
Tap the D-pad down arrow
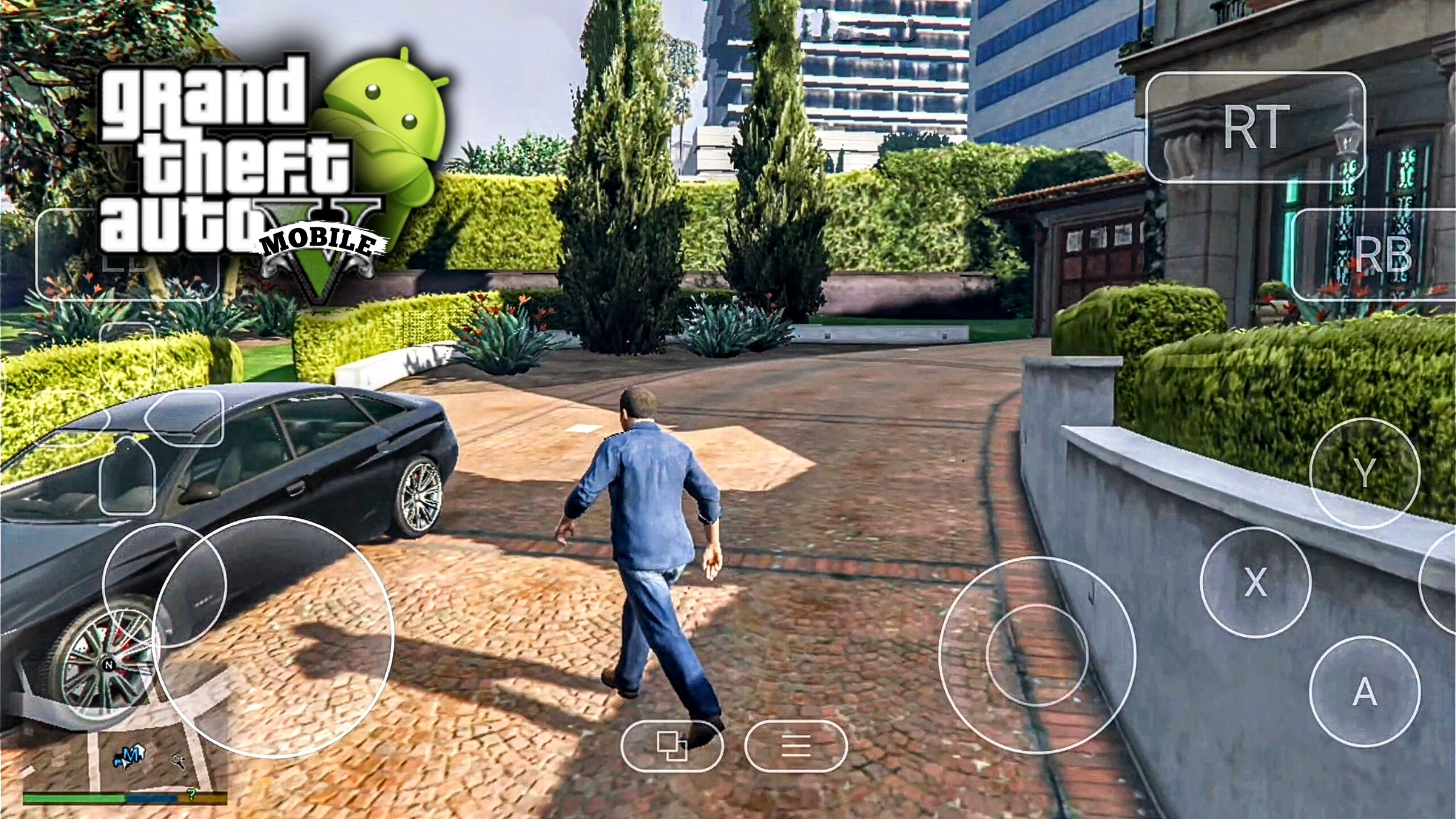(127, 478)
